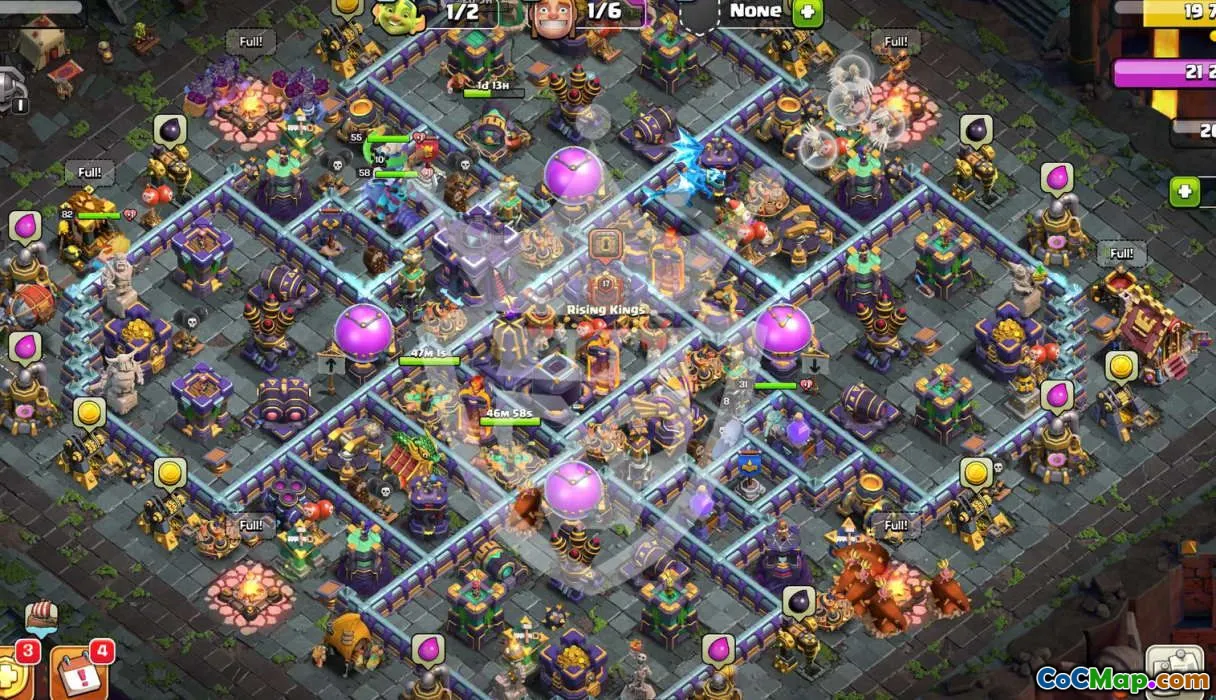Open the calendar events button with badge 4

click(x=76, y=674)
